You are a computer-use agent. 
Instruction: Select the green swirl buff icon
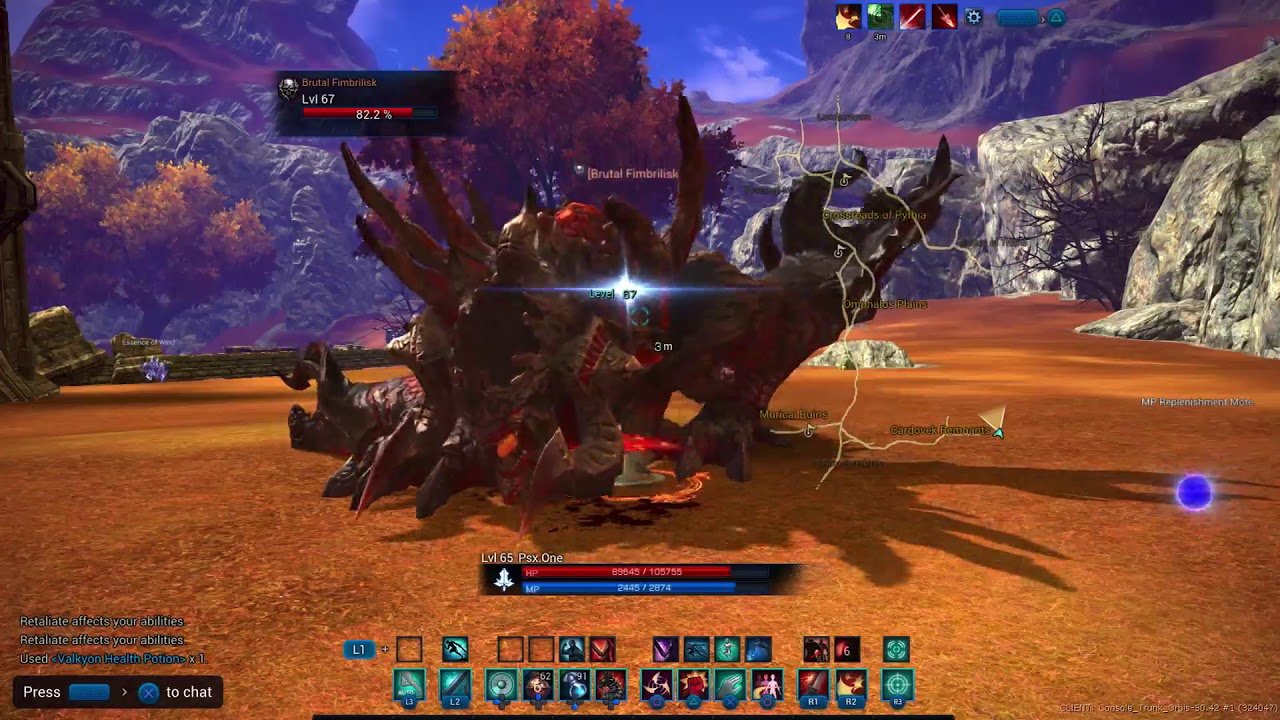(x=880, y=17)
